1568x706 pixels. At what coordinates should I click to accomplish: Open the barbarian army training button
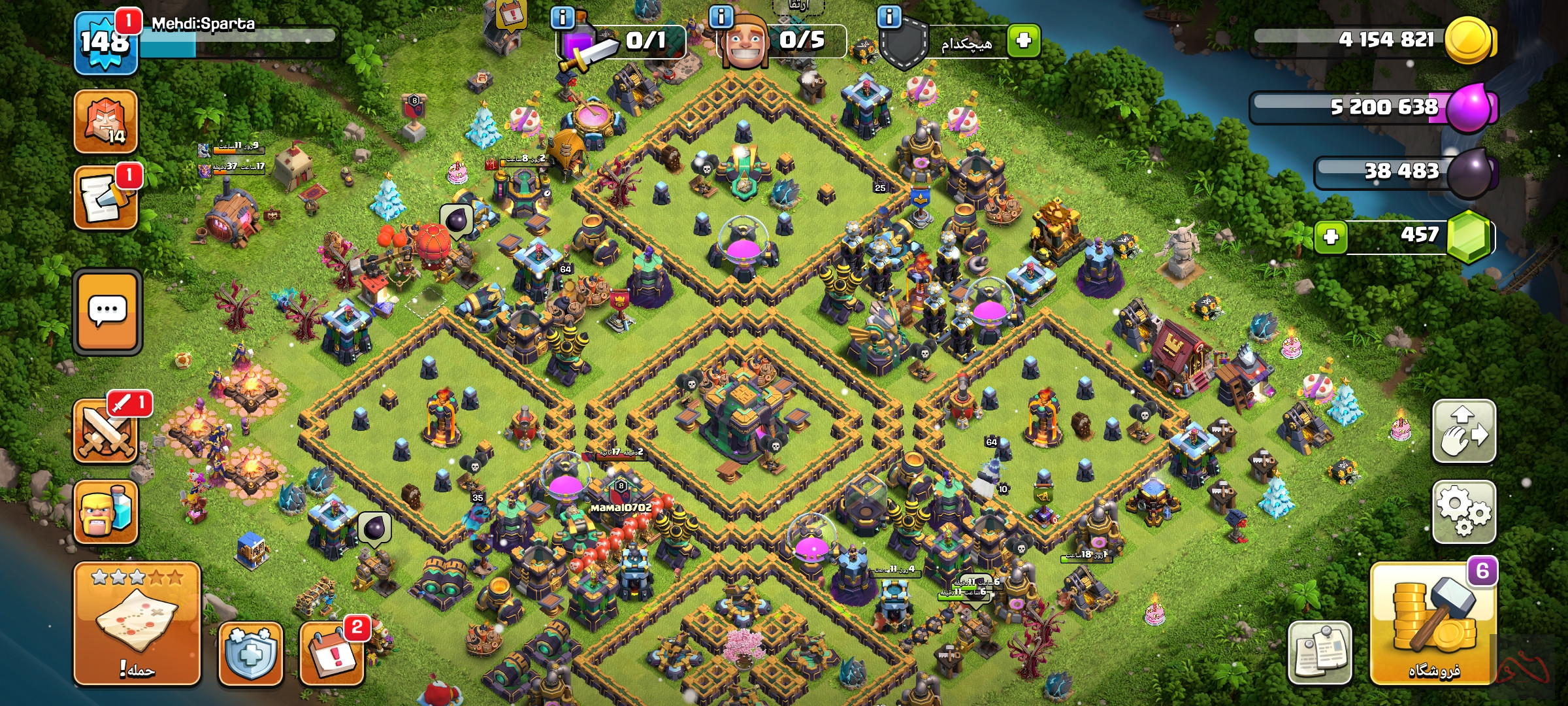[x=106, y=513]
